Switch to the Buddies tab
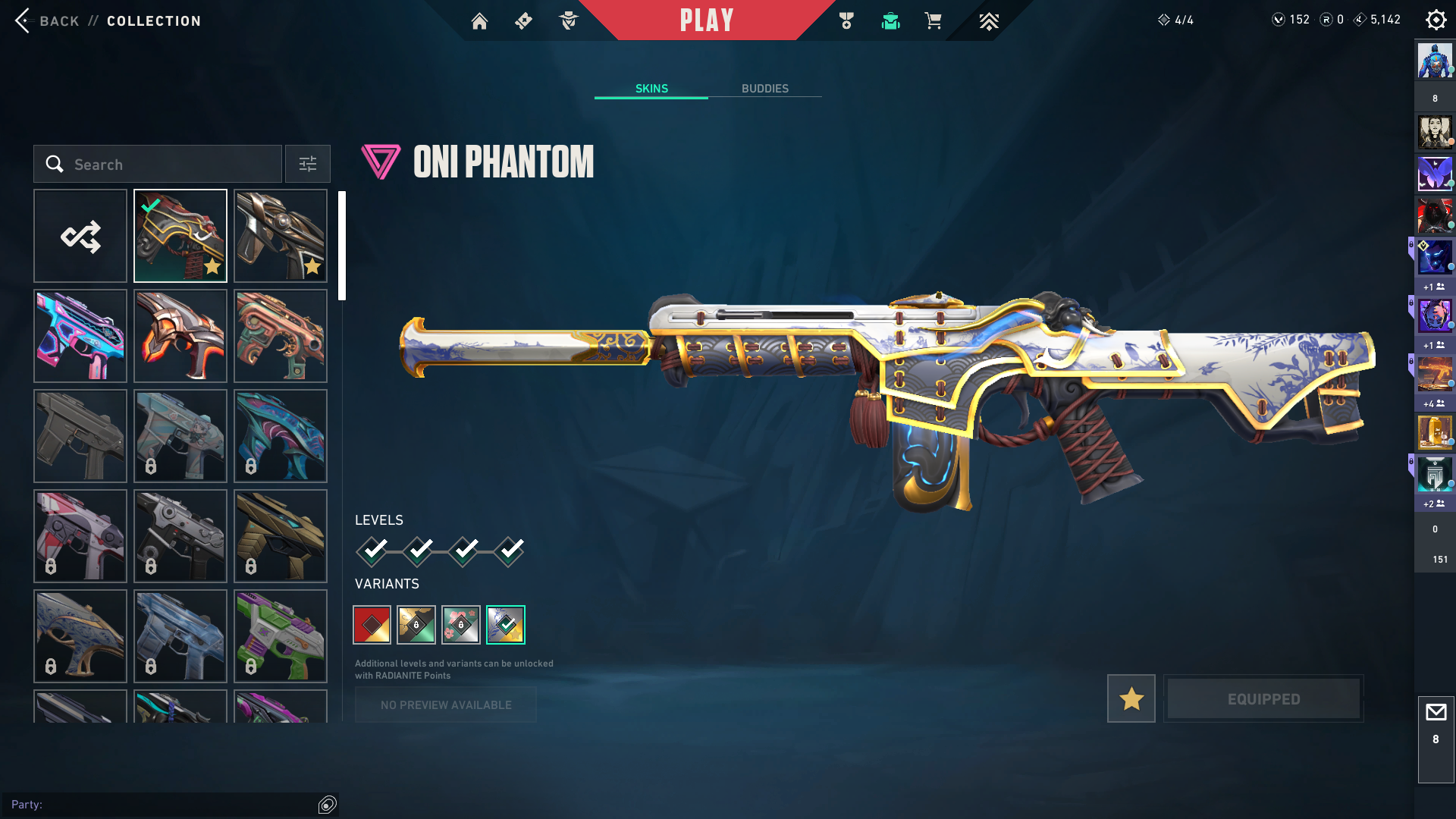This screenshot has width=1456, height=819. tap(764, 89)
